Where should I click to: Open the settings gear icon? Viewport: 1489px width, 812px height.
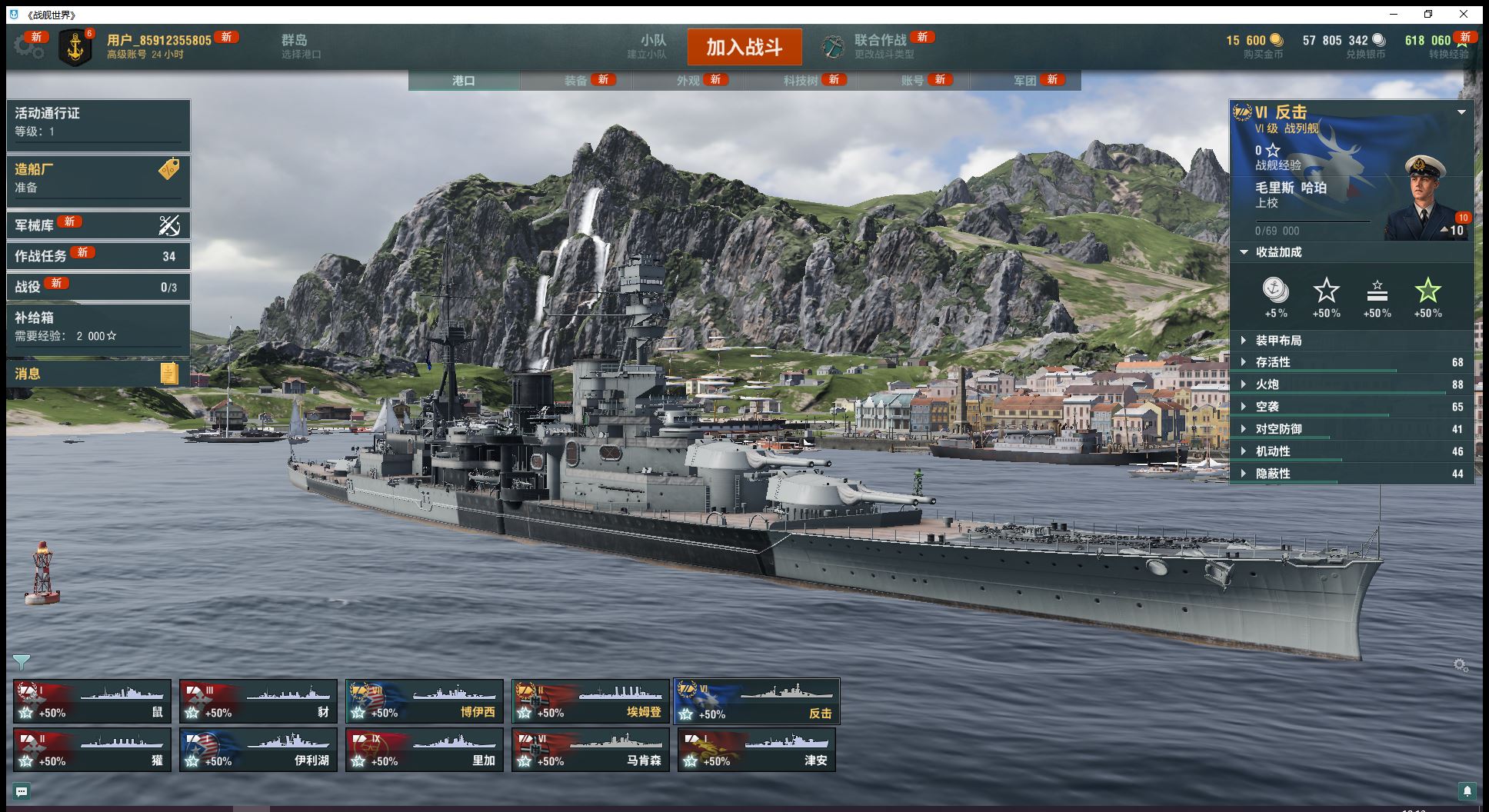click(28, 46)
